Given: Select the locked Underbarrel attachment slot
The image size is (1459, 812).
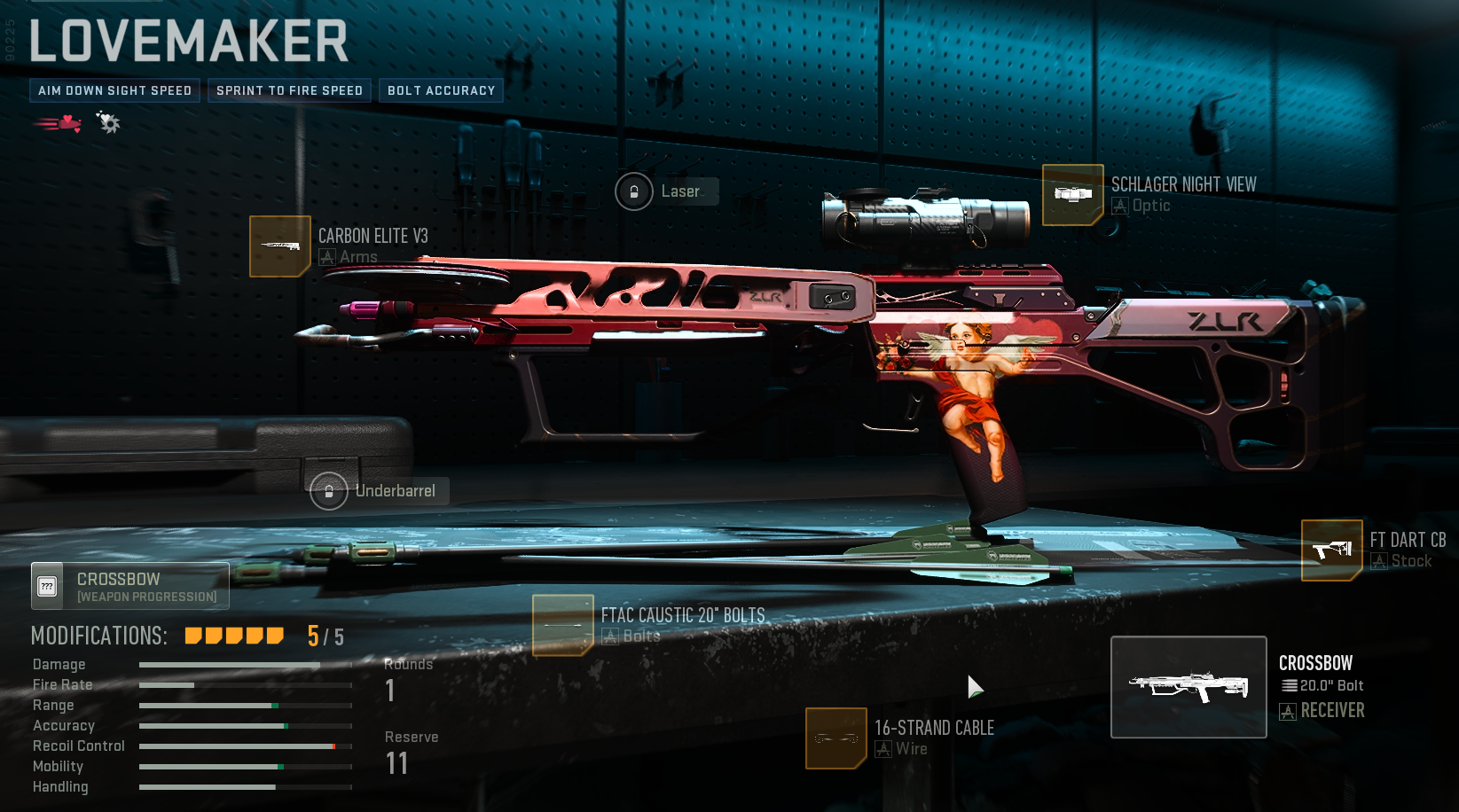Looking at the screenshot, I should [x=329, y=491].
